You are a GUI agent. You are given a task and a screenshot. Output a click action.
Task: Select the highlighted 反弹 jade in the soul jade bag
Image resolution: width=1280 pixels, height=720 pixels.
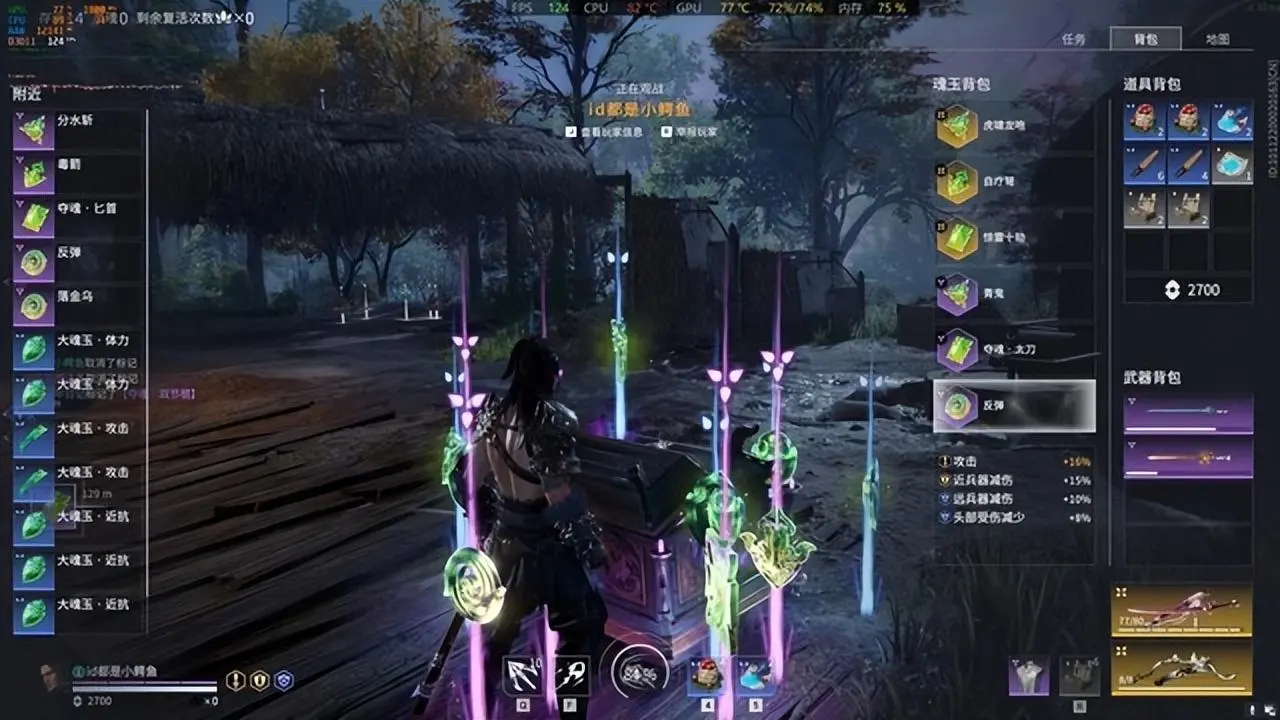coord(1013,405)
